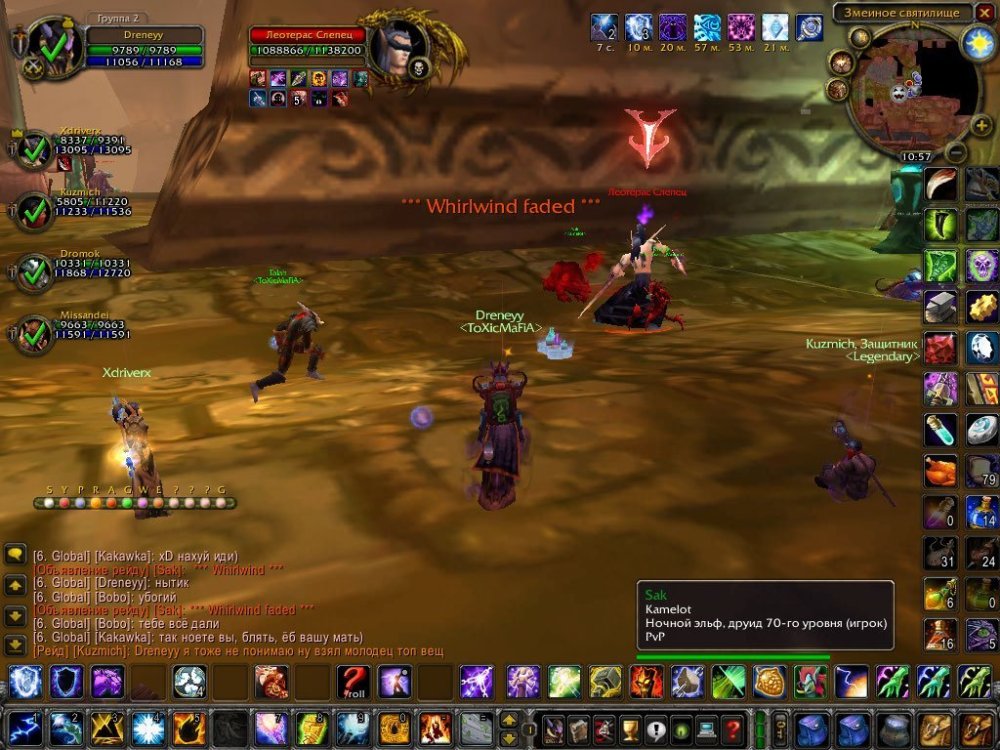The height and width of the screenshot is (750, 1000).
Task: Use the red question mark roll action
Action: [352, 682]
